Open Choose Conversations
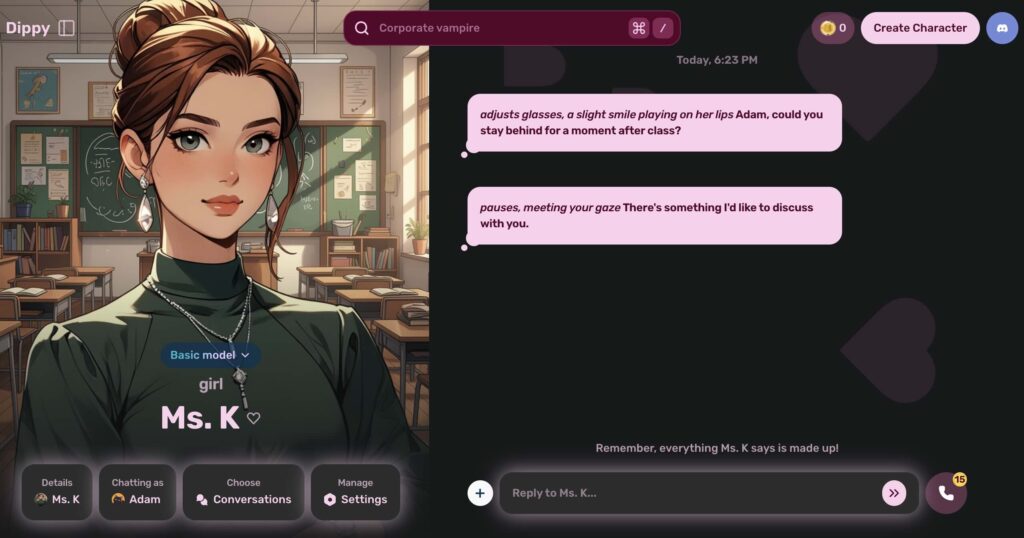The height and width of the screenshot is (538, 1024). point(243,491)
